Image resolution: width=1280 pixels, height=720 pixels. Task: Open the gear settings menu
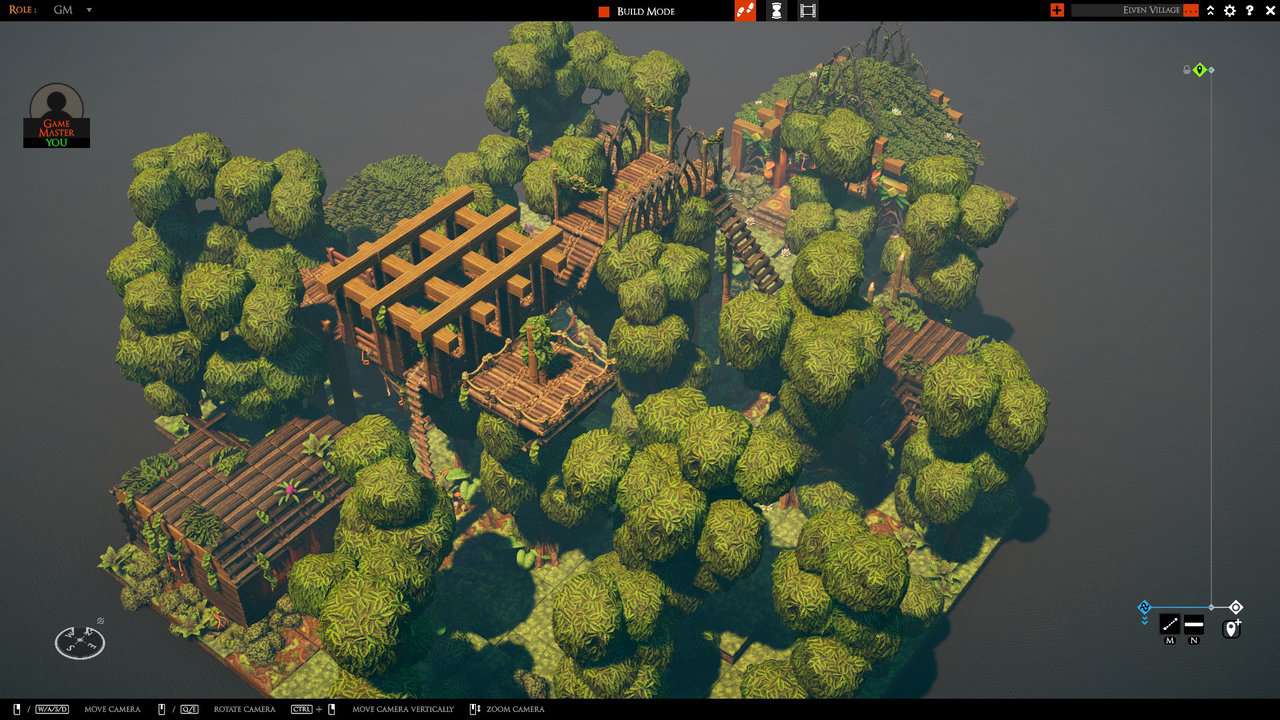1230,10
